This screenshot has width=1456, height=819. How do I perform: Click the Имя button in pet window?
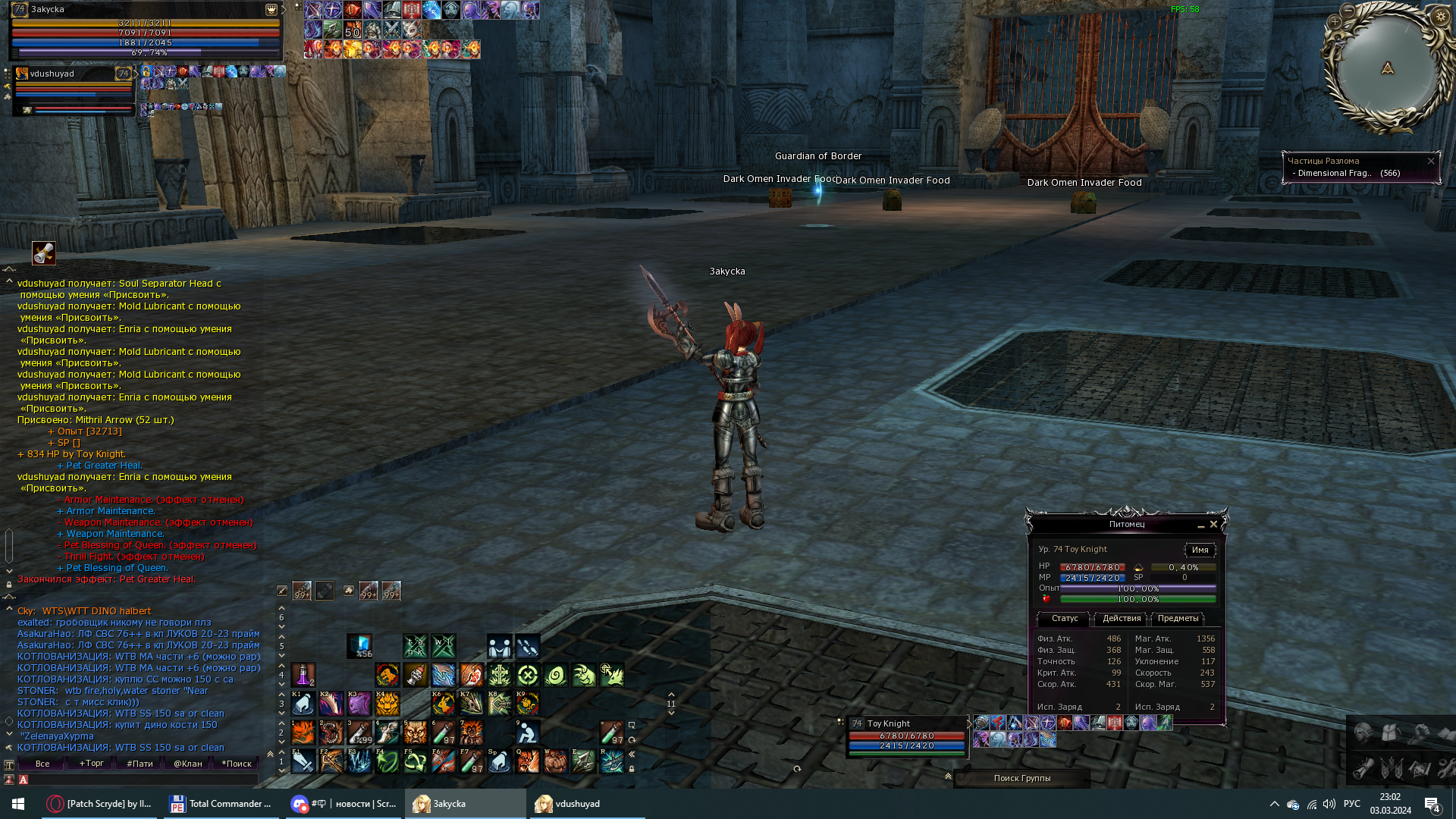(1200, 550)
